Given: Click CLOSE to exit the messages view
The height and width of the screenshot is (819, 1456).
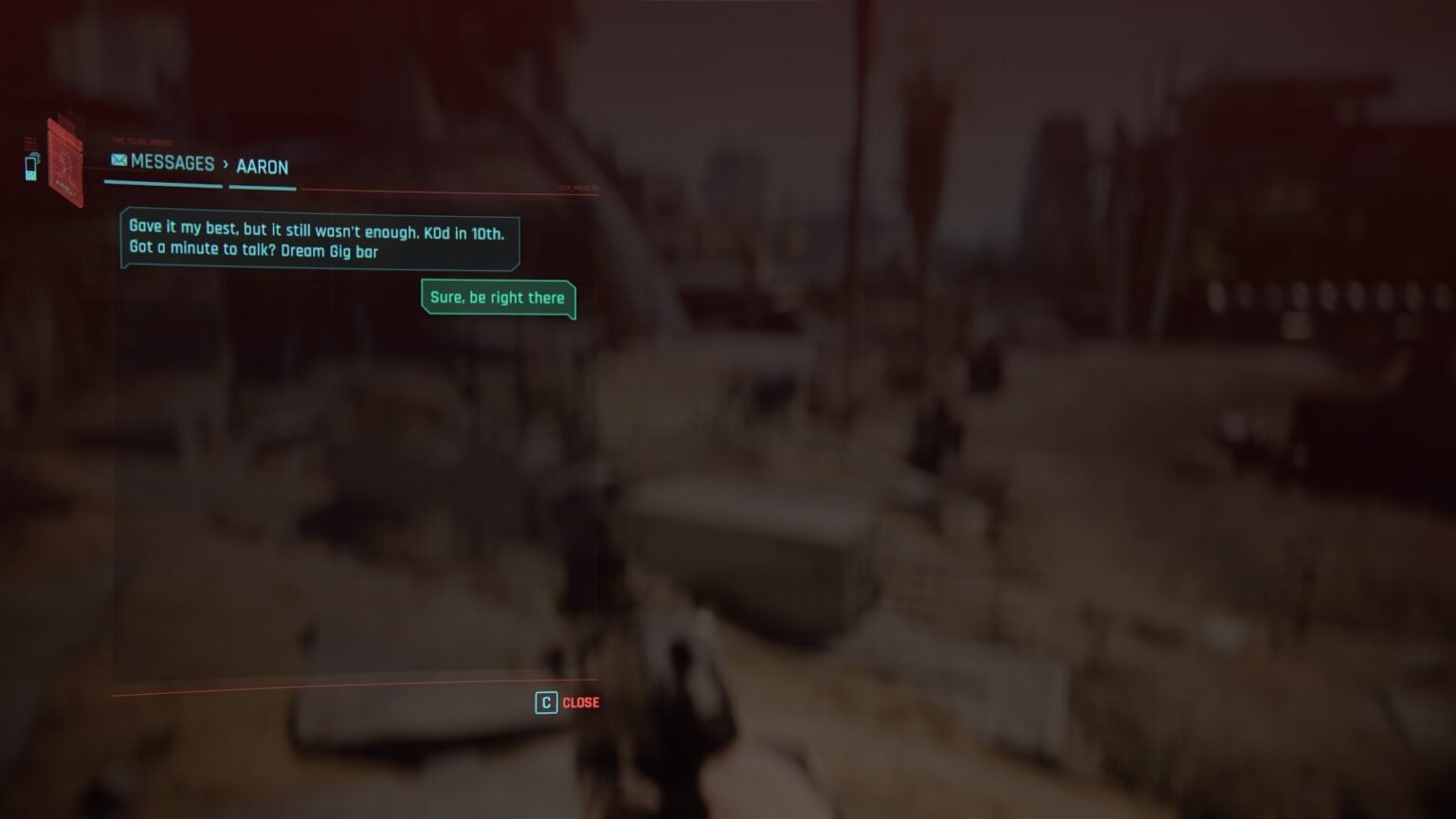Looking at the screenshot, I should pyautogui.click(x=579, y=702).
